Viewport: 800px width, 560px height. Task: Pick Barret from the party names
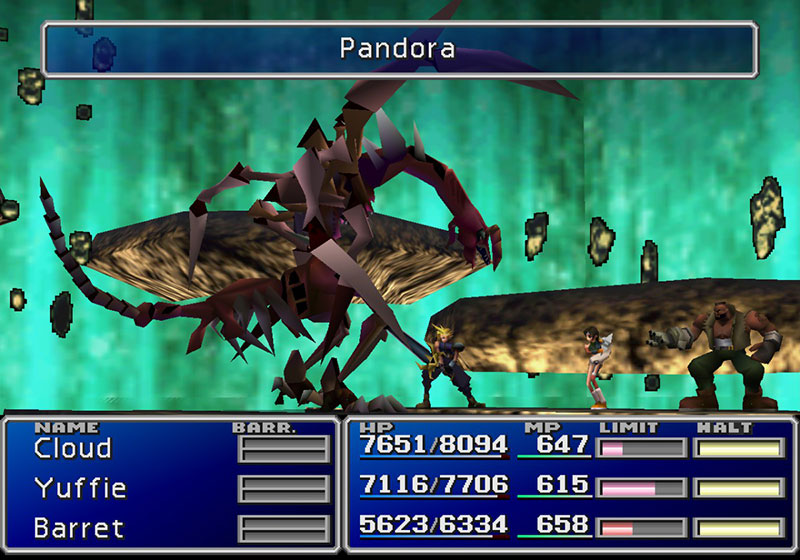point(78,526)
